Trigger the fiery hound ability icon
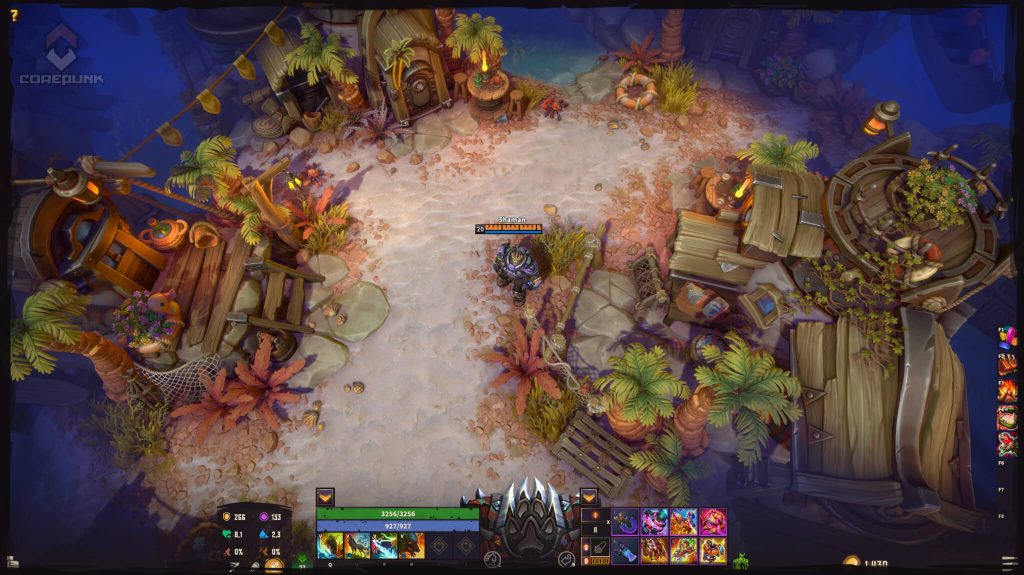 point(411,545)
